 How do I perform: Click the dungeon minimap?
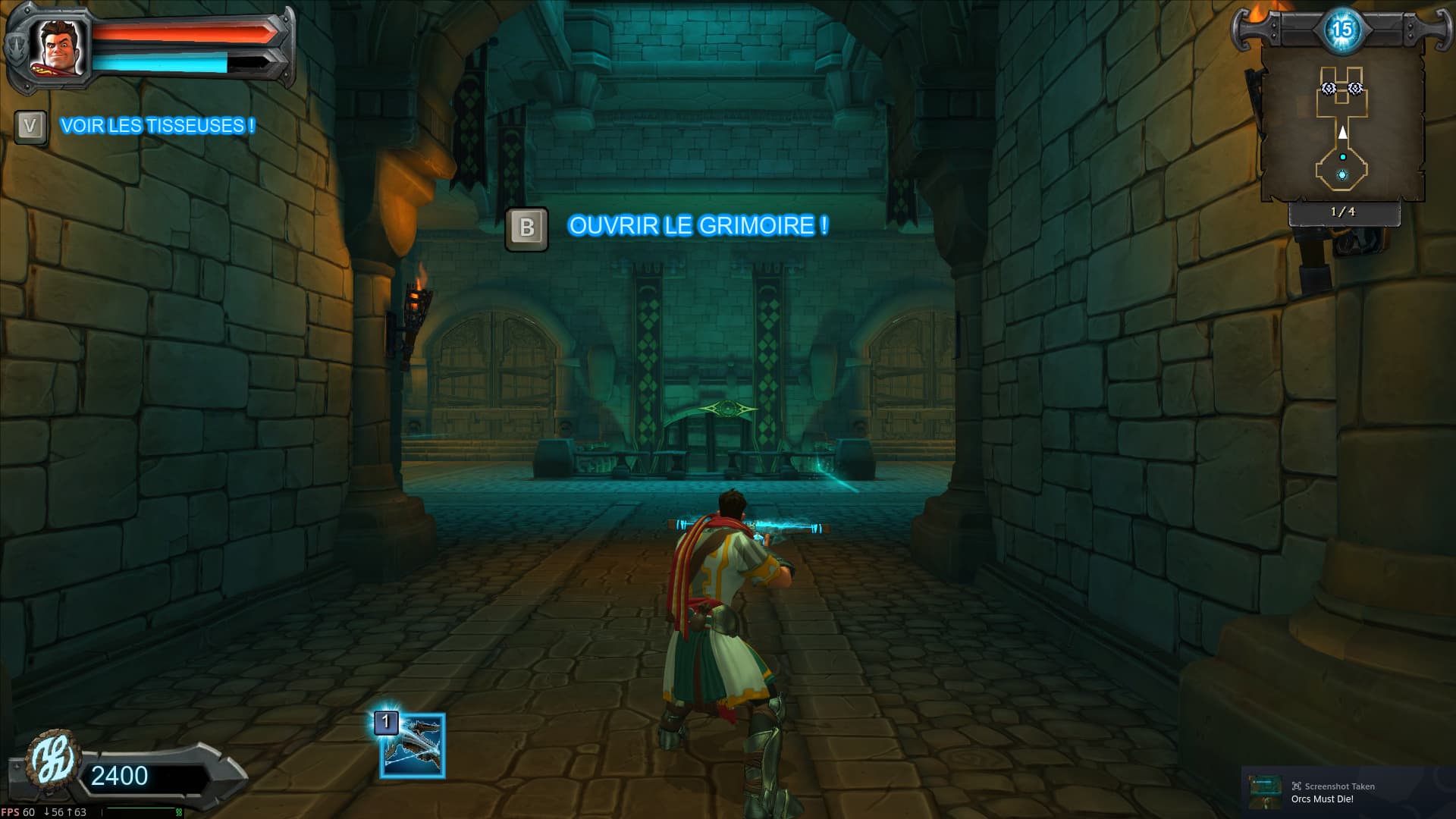1341,125
